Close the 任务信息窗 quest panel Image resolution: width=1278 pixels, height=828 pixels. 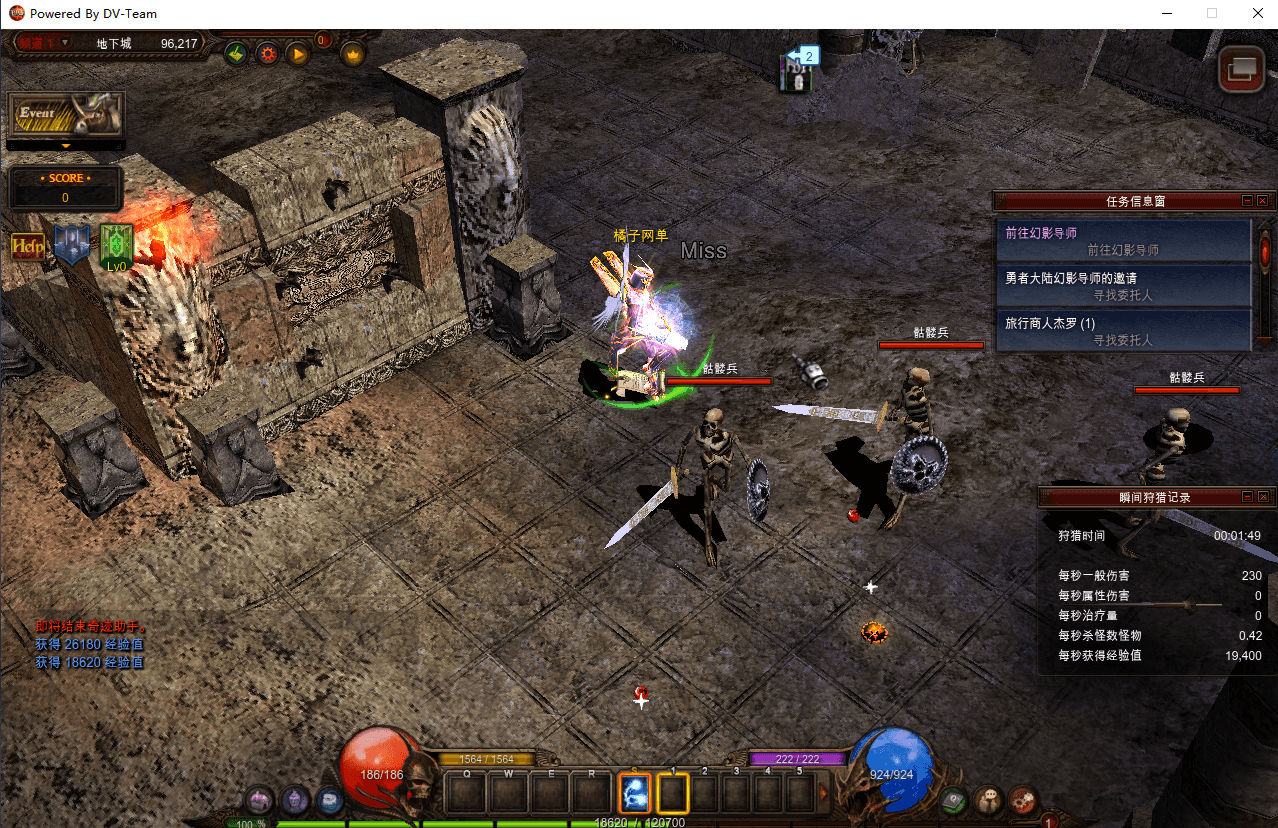pos(1262,201)
